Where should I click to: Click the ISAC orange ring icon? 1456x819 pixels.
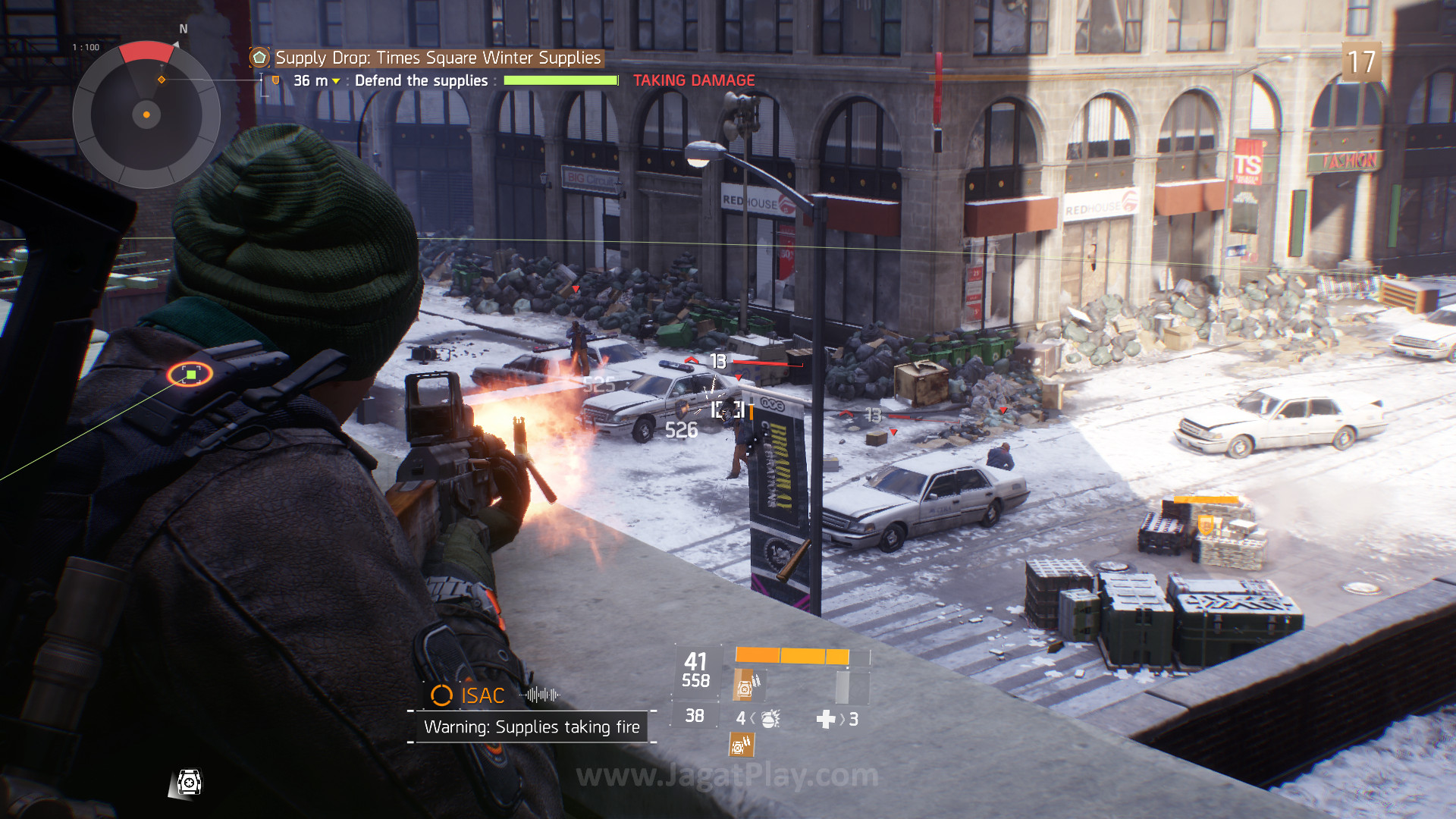(x=441, y=695)
